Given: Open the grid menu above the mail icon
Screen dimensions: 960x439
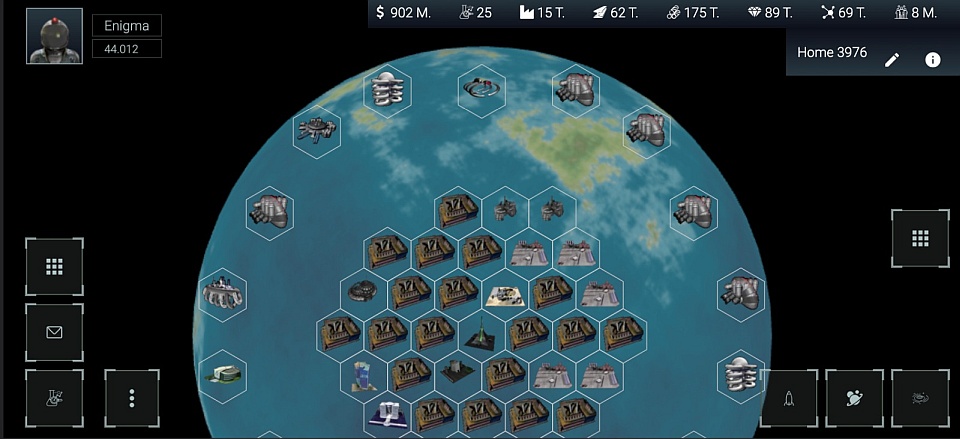Looking at the screenshot, I should coord(54,267).
